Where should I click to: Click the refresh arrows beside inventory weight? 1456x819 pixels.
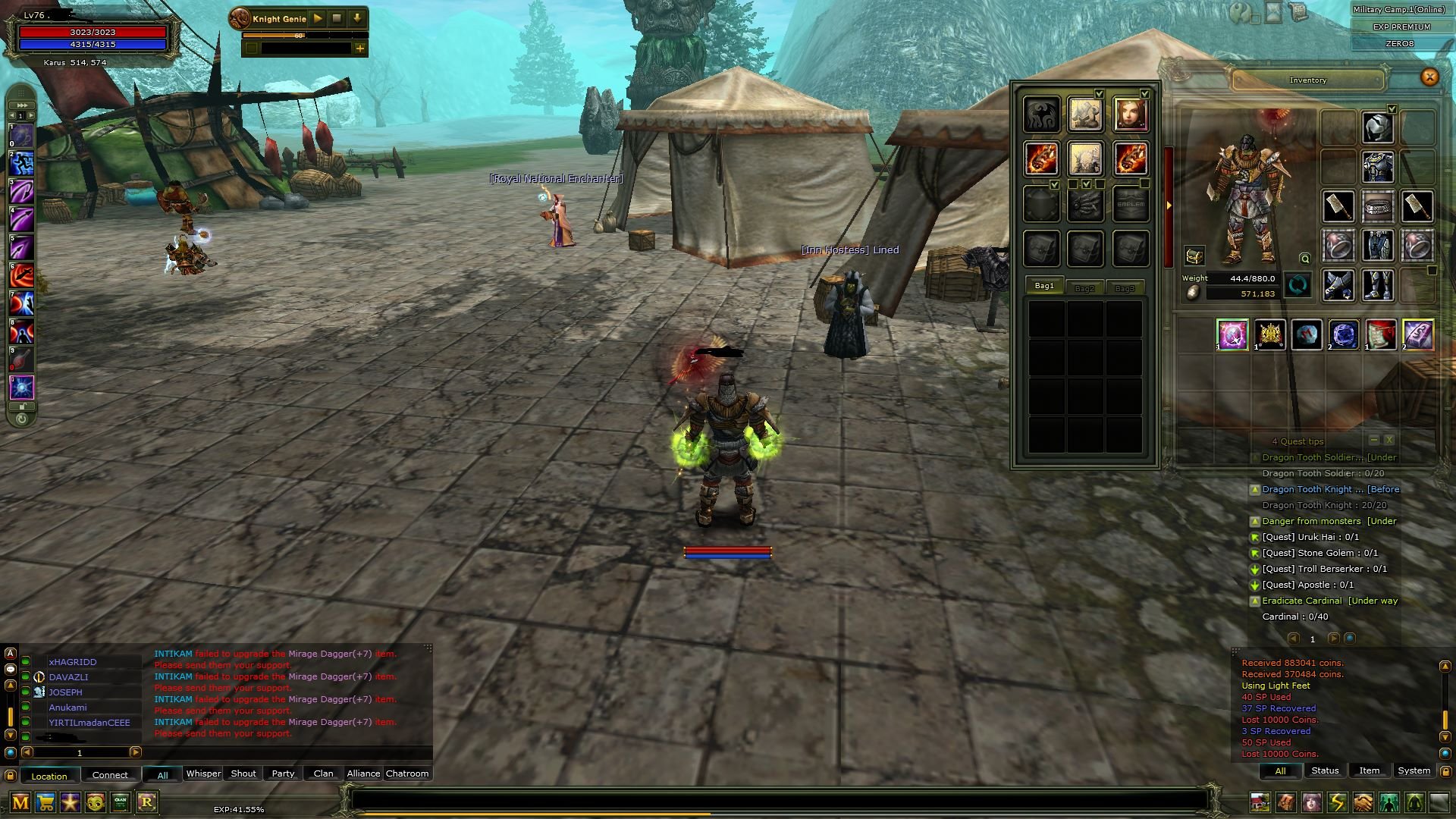tap(1298, 286)
